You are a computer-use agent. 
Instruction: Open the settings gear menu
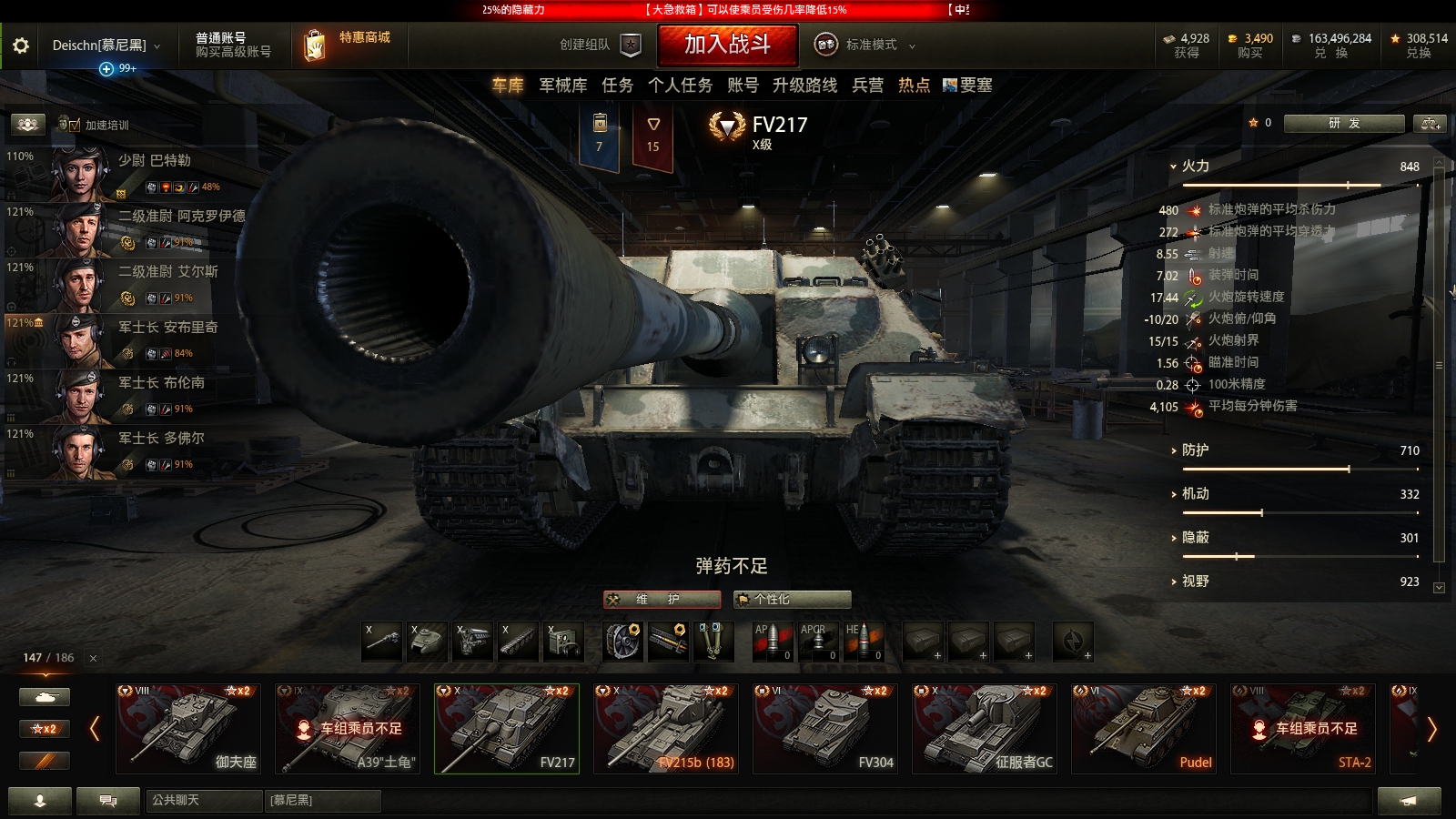(x=22, y=44)
